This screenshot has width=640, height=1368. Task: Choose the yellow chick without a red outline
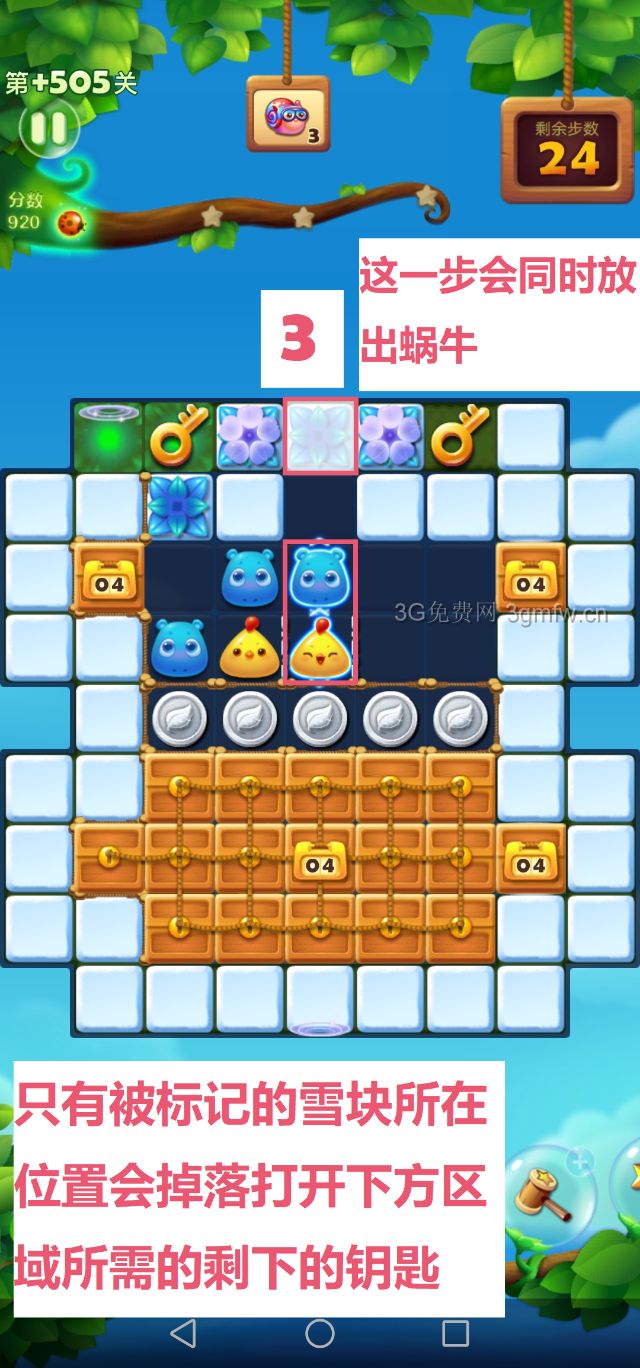[x=249, y=648]
